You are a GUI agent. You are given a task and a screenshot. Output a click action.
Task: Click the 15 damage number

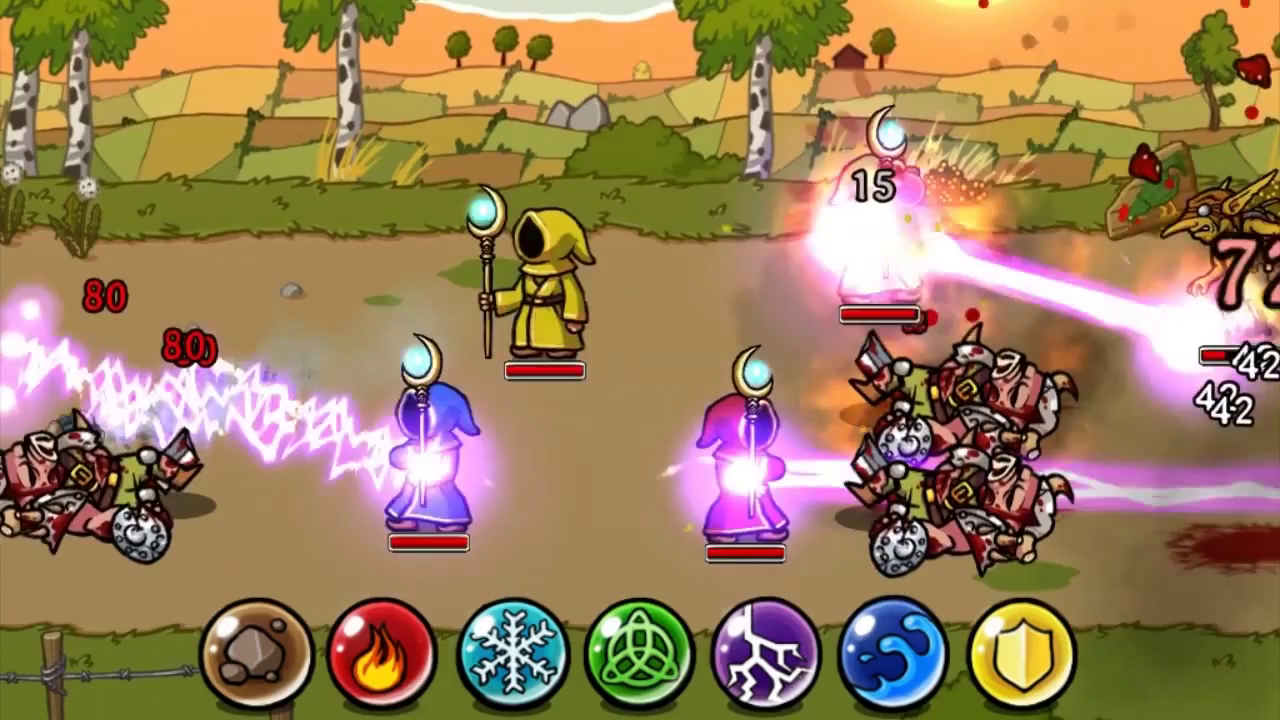tap(872, 184)
